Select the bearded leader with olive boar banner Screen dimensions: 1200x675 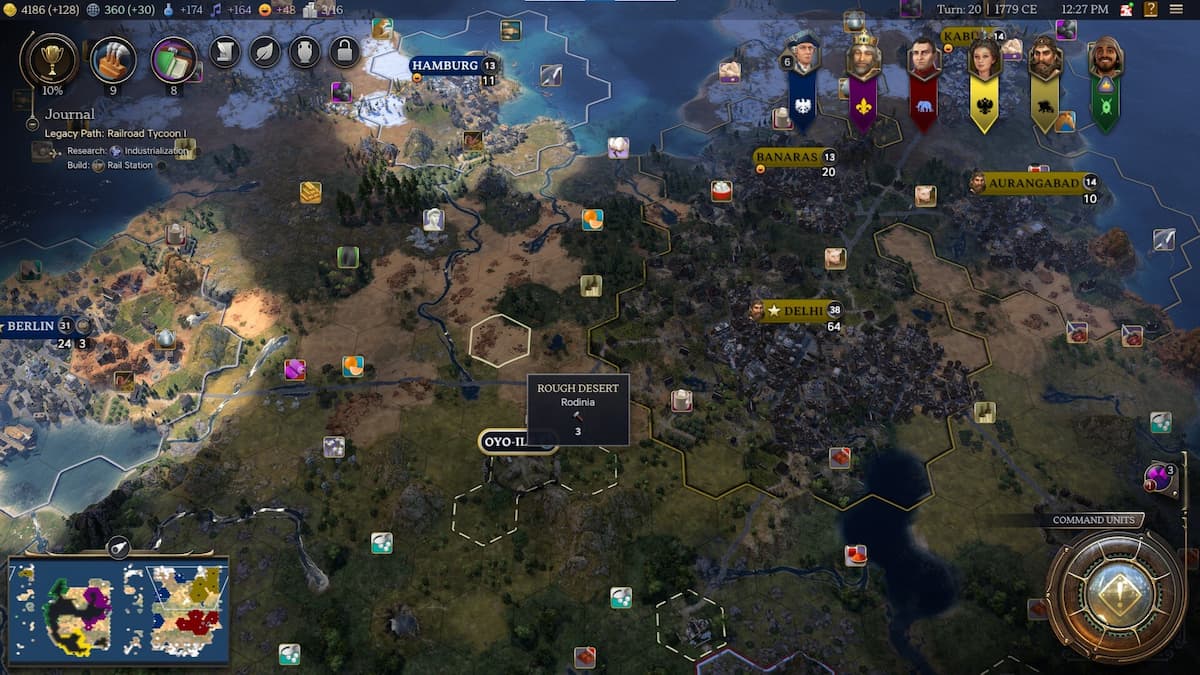(1044, 58)
